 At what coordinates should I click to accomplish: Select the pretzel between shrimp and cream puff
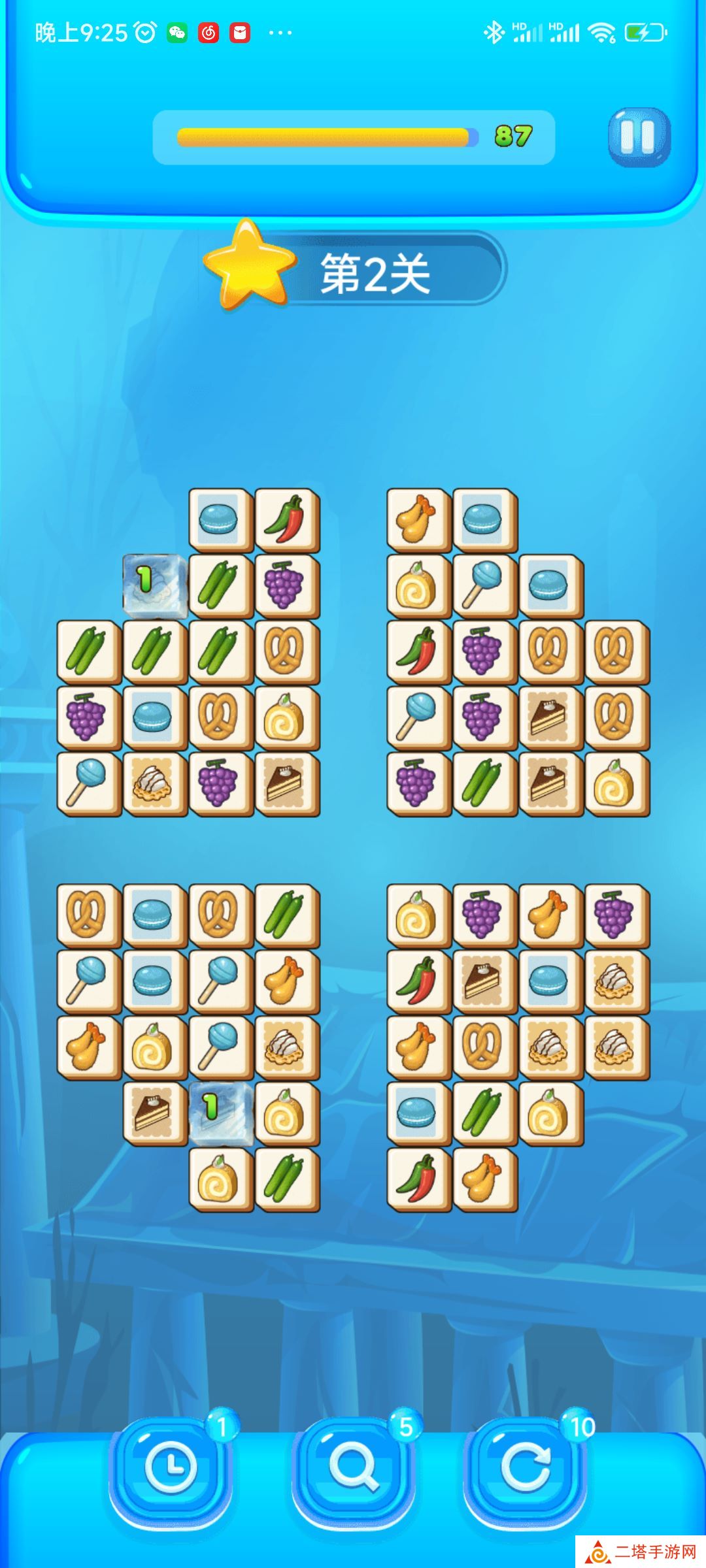click(x=484, y=1047)
